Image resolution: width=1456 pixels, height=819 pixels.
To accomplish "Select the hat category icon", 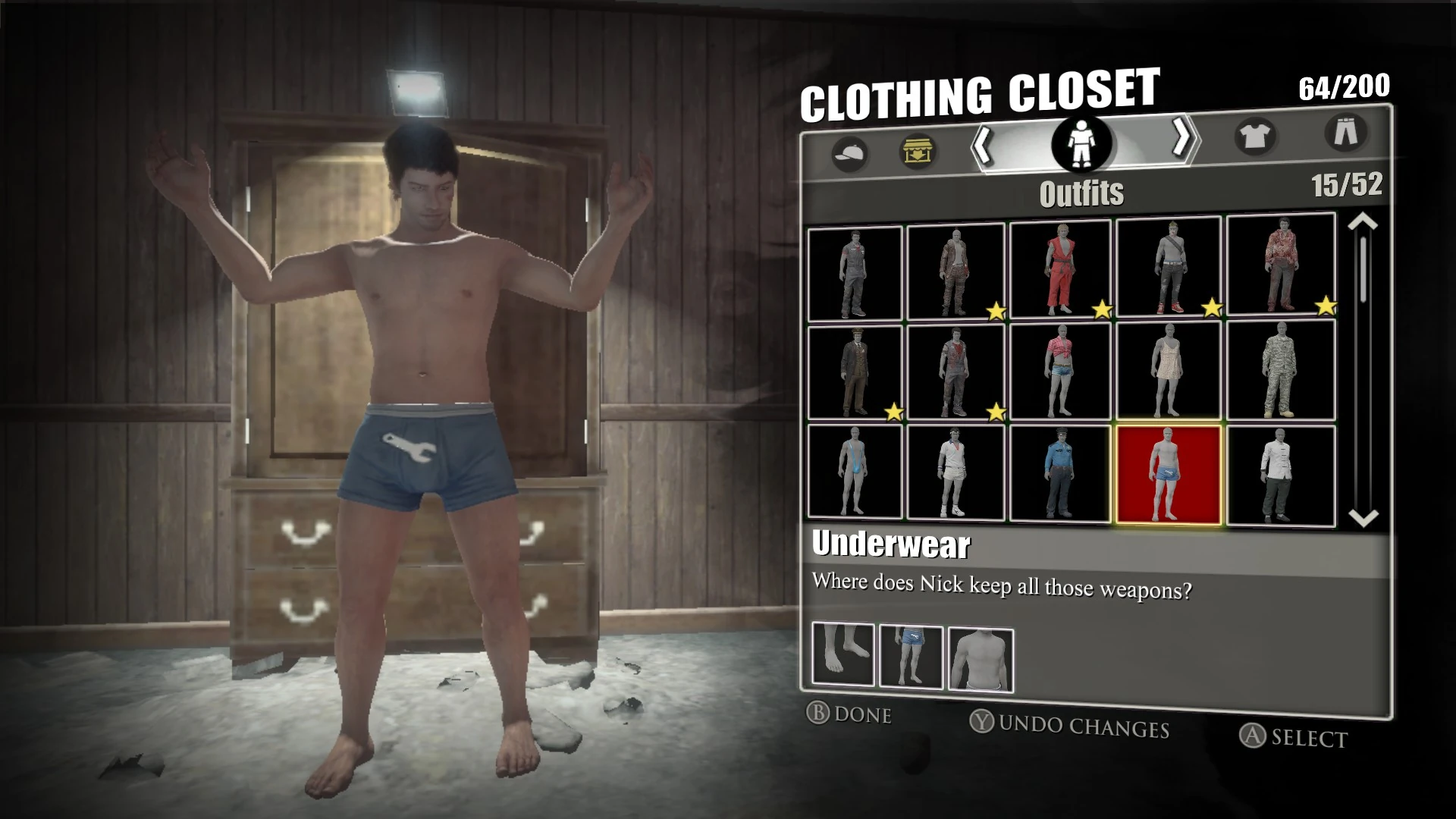I will coord(849,150).
